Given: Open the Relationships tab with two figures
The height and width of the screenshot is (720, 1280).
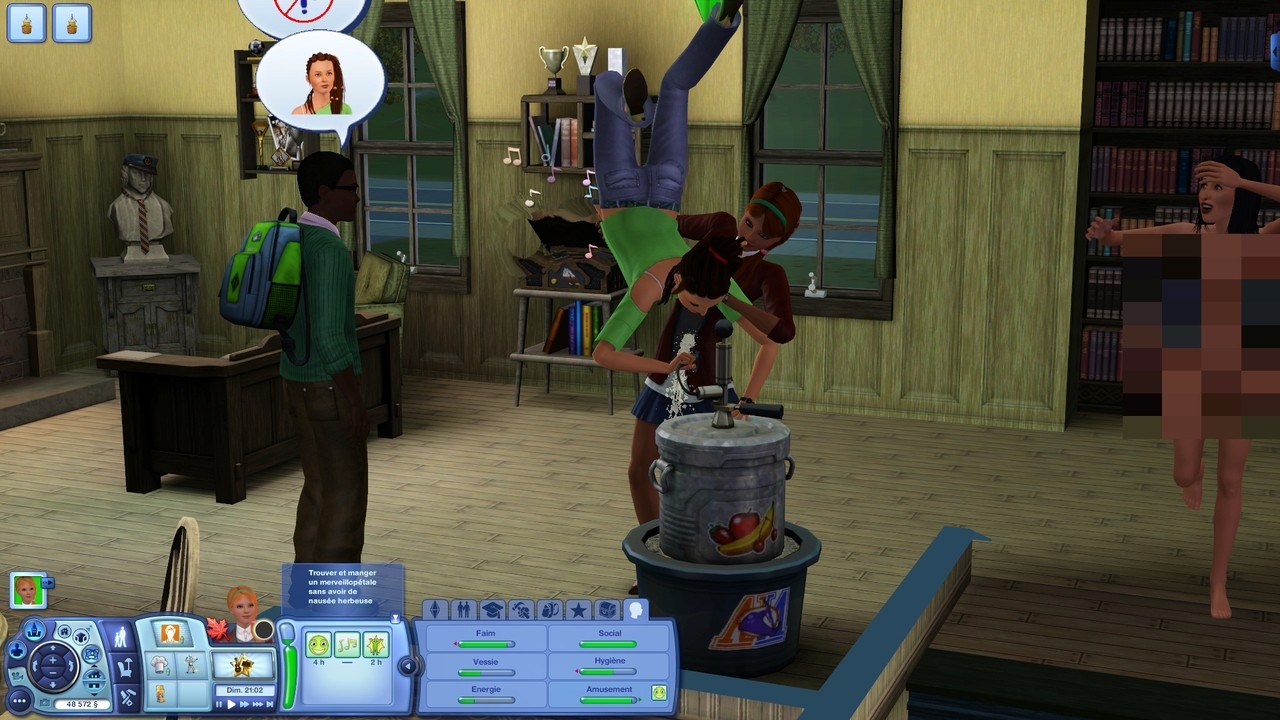Looking at the screenshot, I should point(463,609).
